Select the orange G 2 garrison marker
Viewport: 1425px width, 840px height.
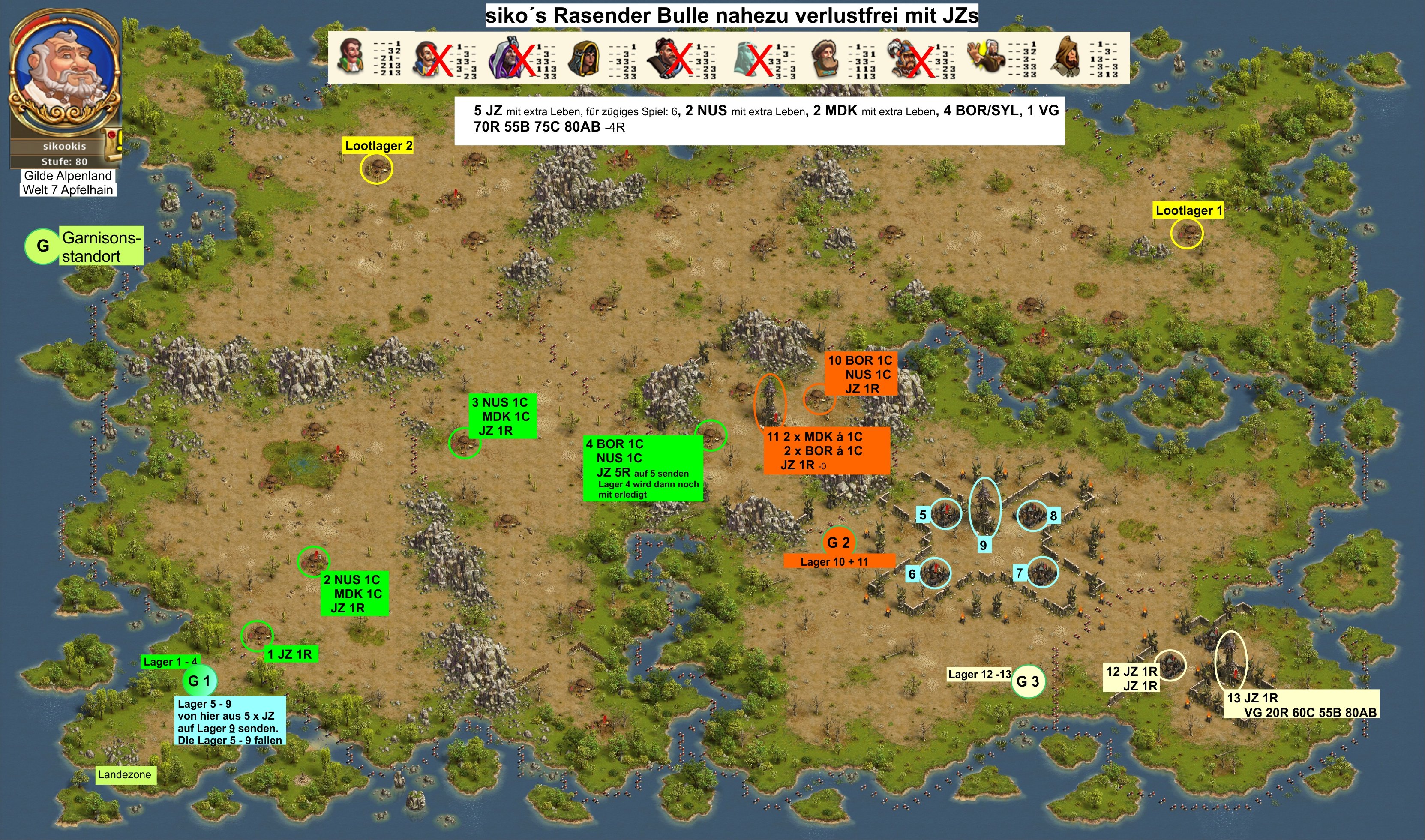click(x=838, y=542)
